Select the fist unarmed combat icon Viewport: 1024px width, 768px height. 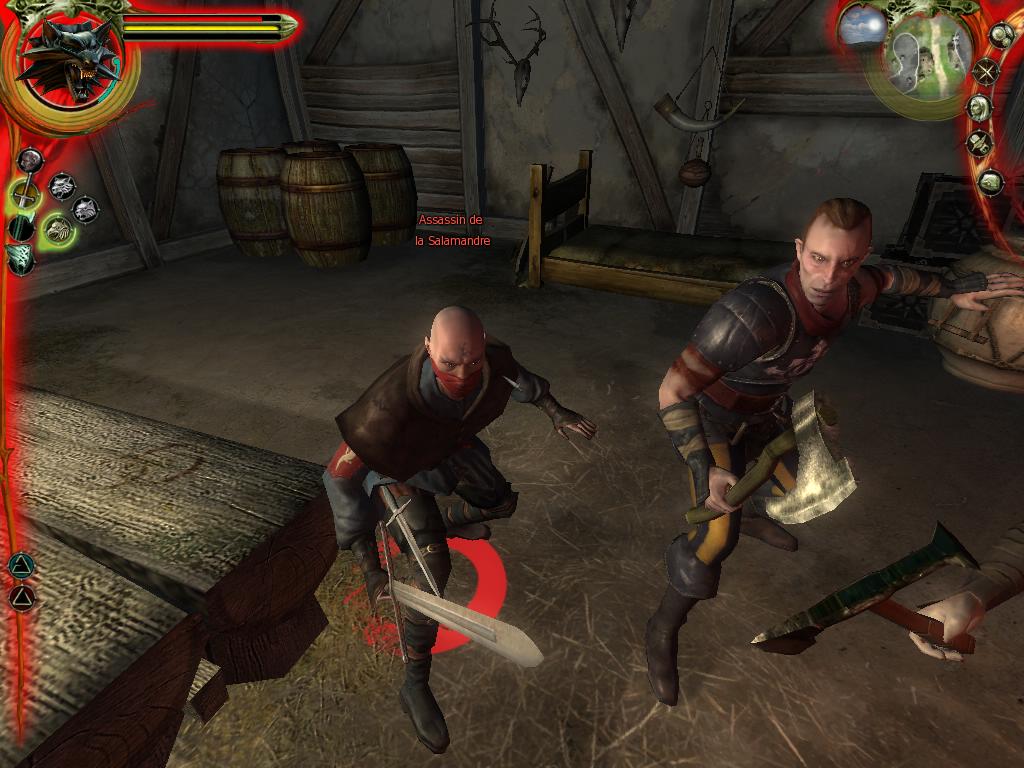click(x=30, y=160)
